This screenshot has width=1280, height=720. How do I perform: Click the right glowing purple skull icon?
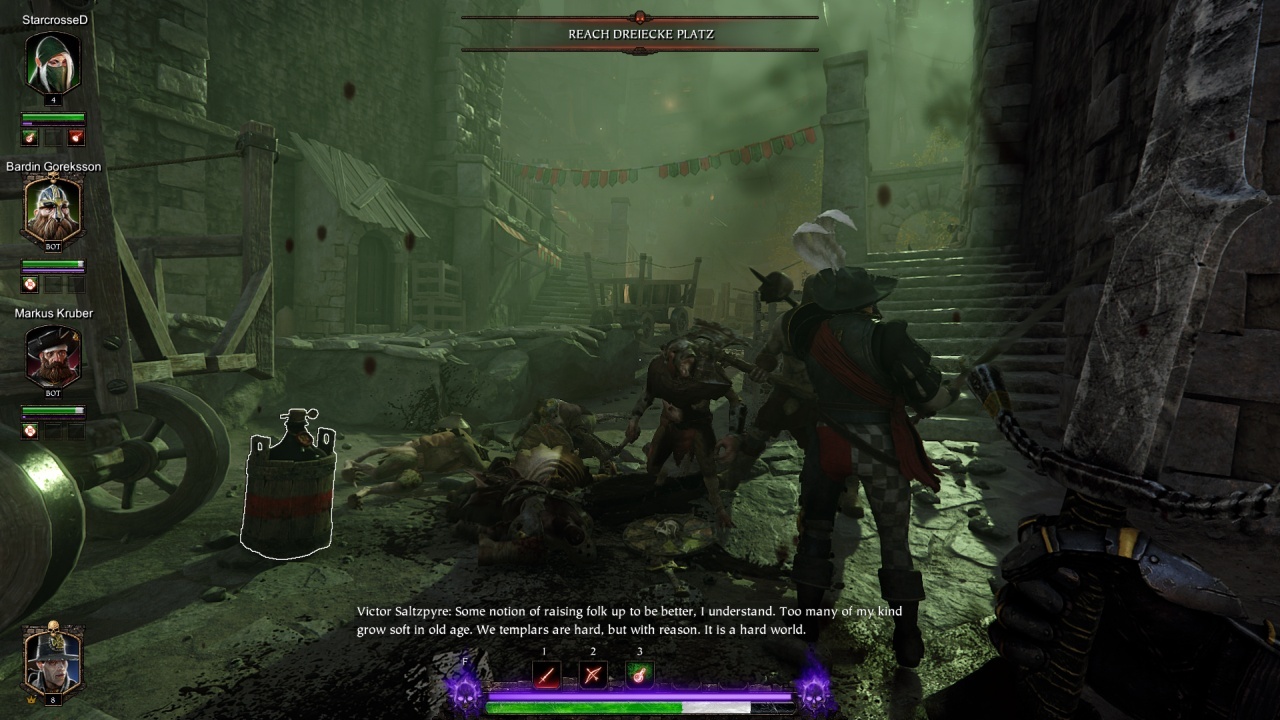815,689
